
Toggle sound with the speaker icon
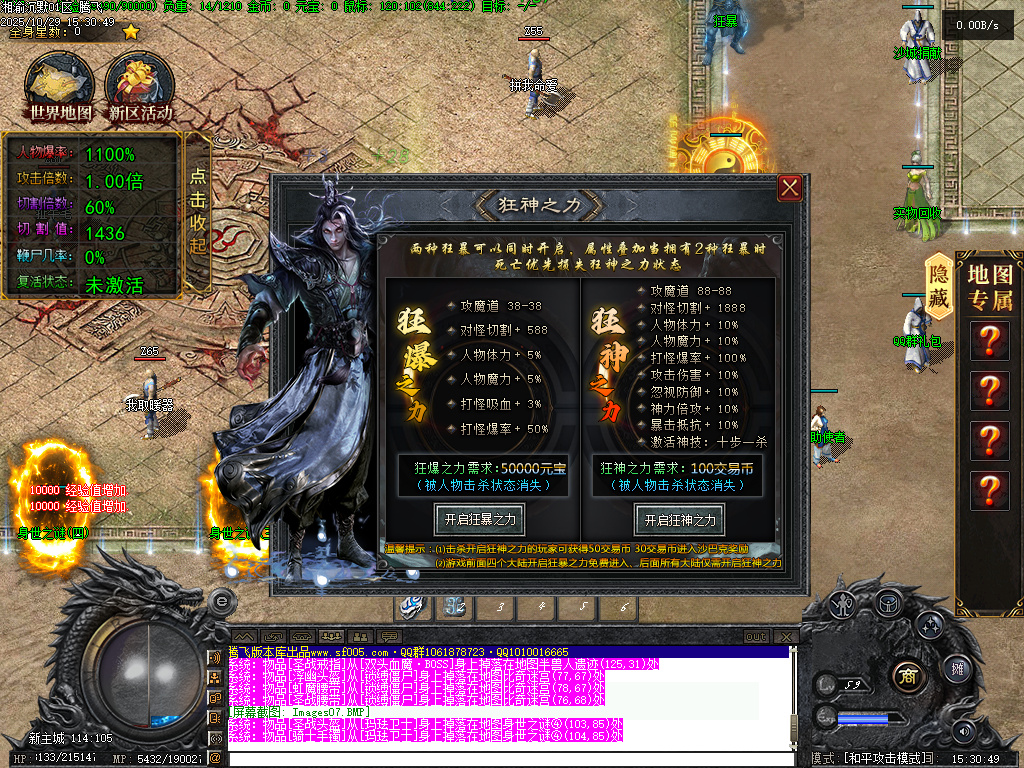click(x=965, y=731)
